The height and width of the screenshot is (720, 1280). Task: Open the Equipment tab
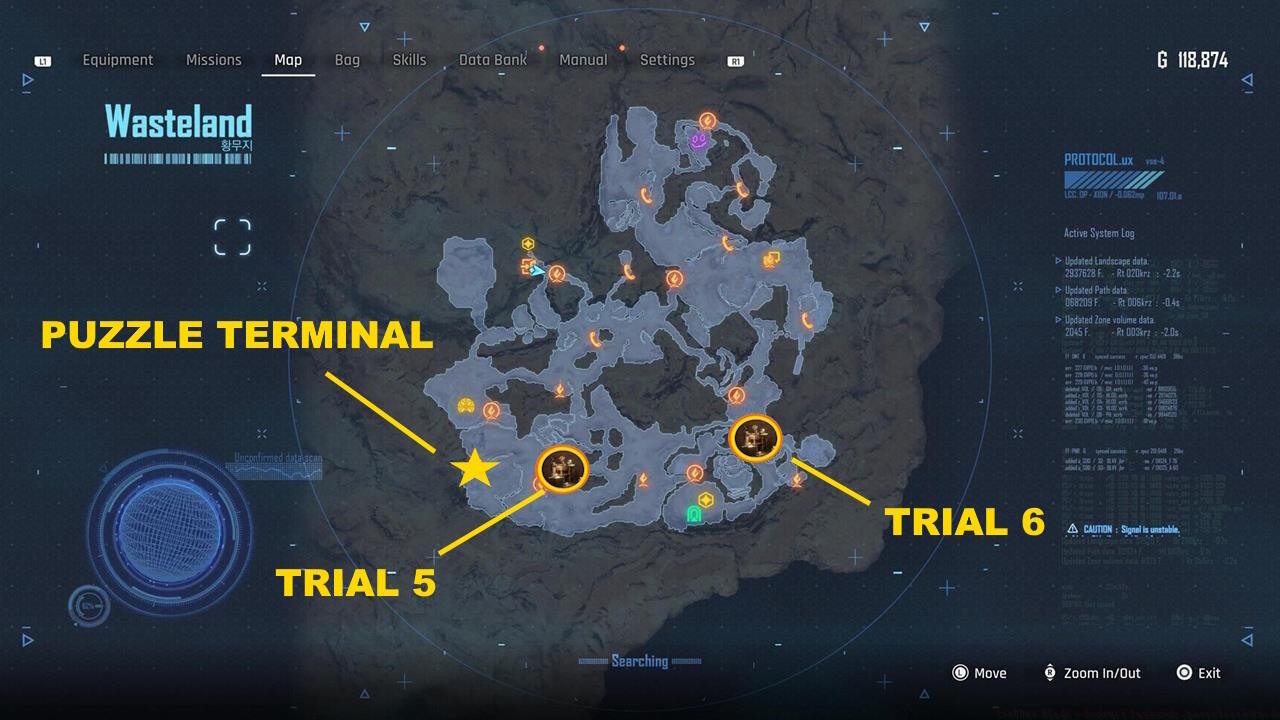click(118, 60)
